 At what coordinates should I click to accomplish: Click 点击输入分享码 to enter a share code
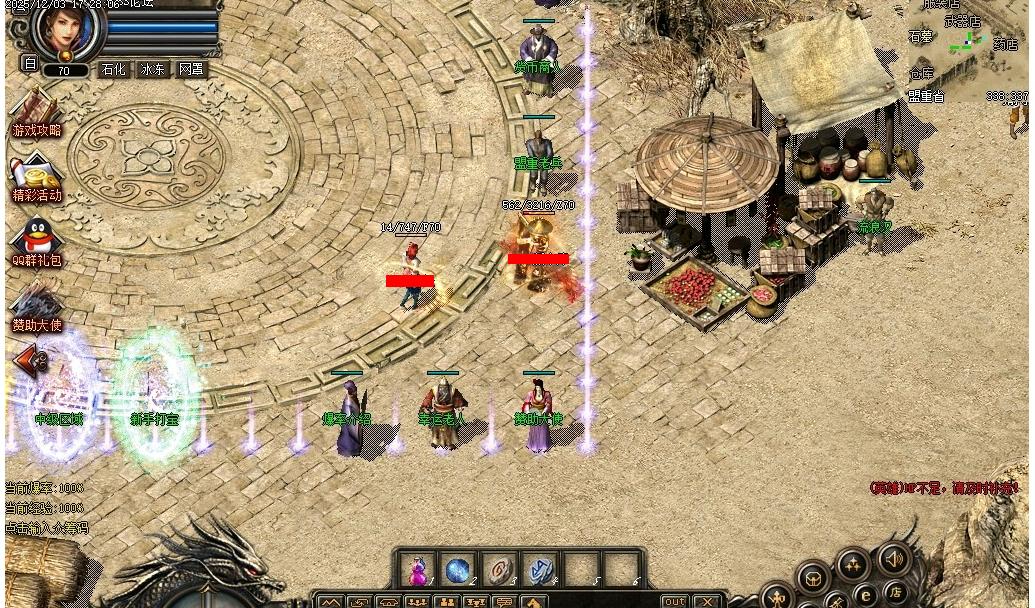point(47,528)
